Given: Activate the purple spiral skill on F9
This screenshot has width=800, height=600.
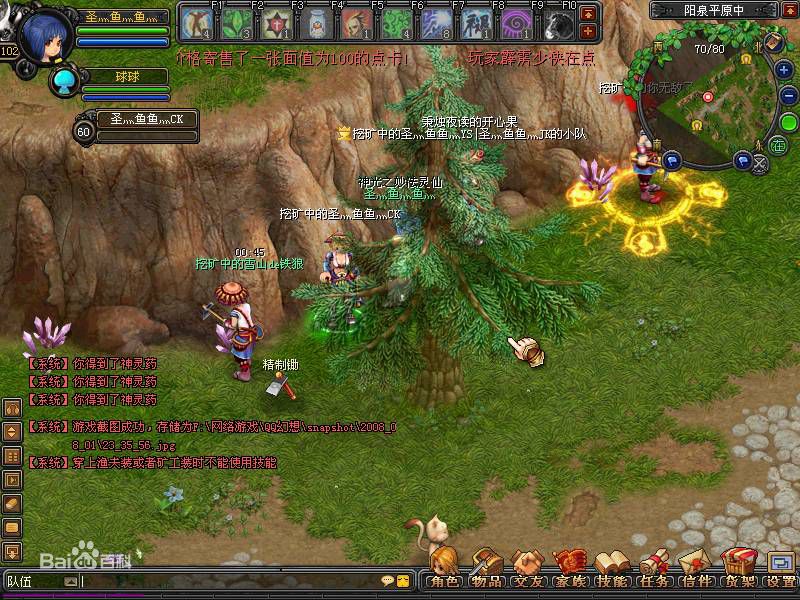Looking at the screenshot, I should [x=519, y=22].
